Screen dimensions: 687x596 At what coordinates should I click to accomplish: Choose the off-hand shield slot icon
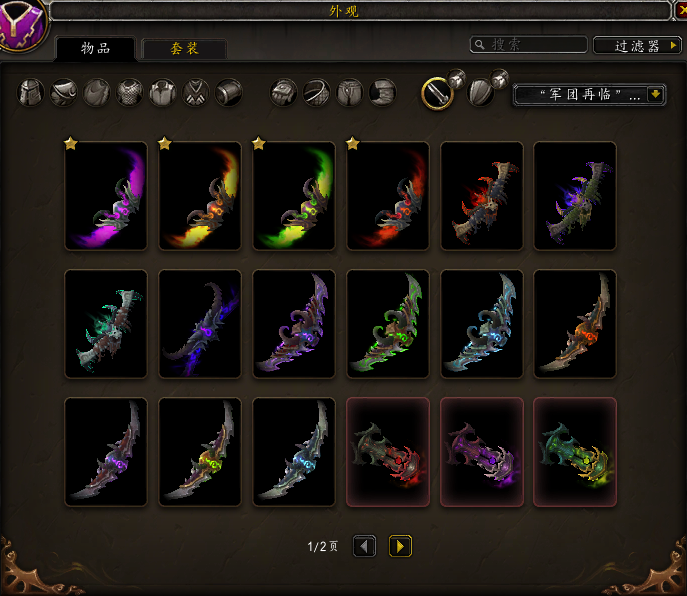(481, 93)
